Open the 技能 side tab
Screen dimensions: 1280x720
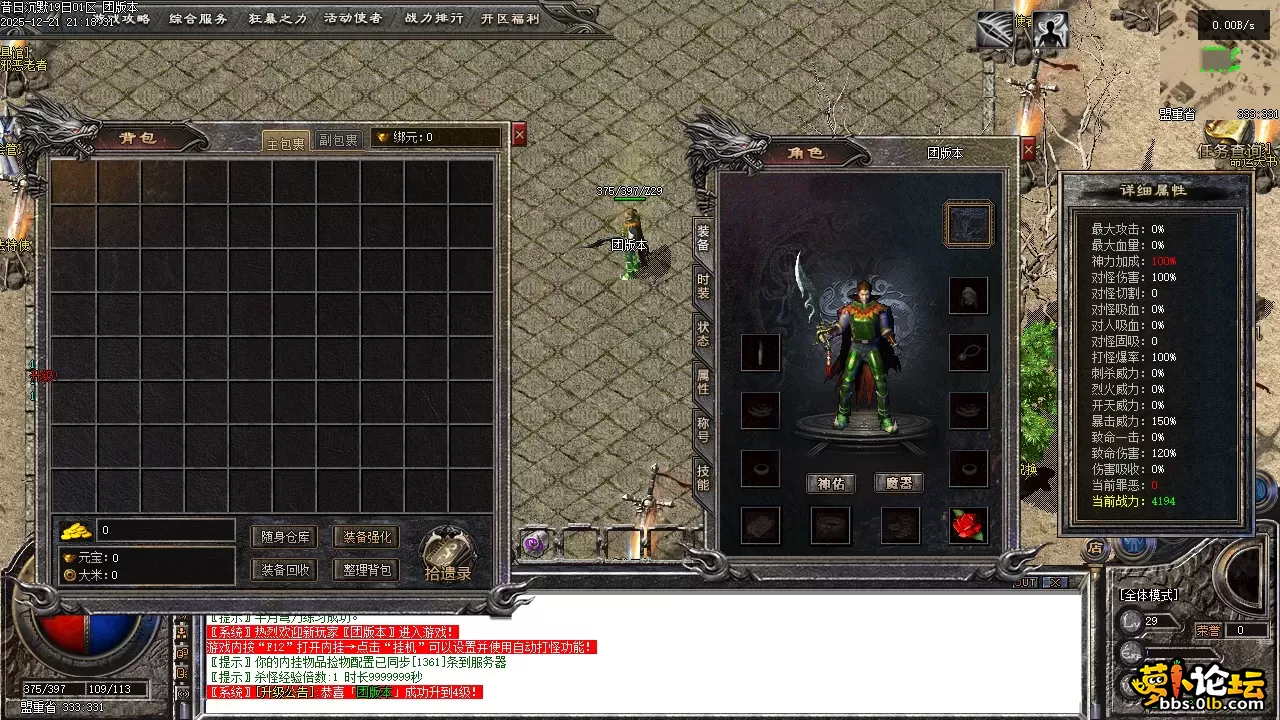(703, 478)
